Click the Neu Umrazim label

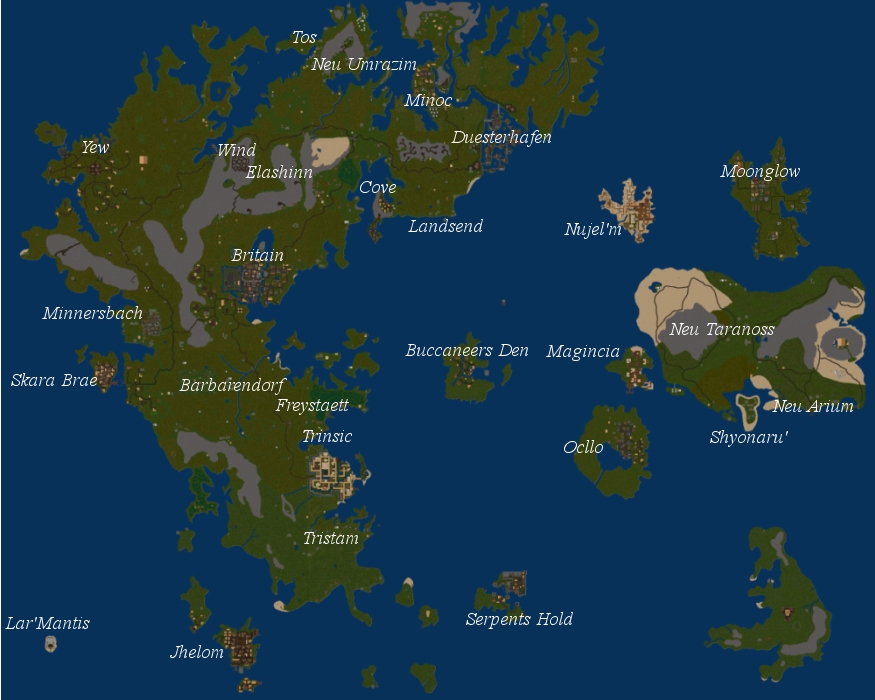click(x=364, y=65)
